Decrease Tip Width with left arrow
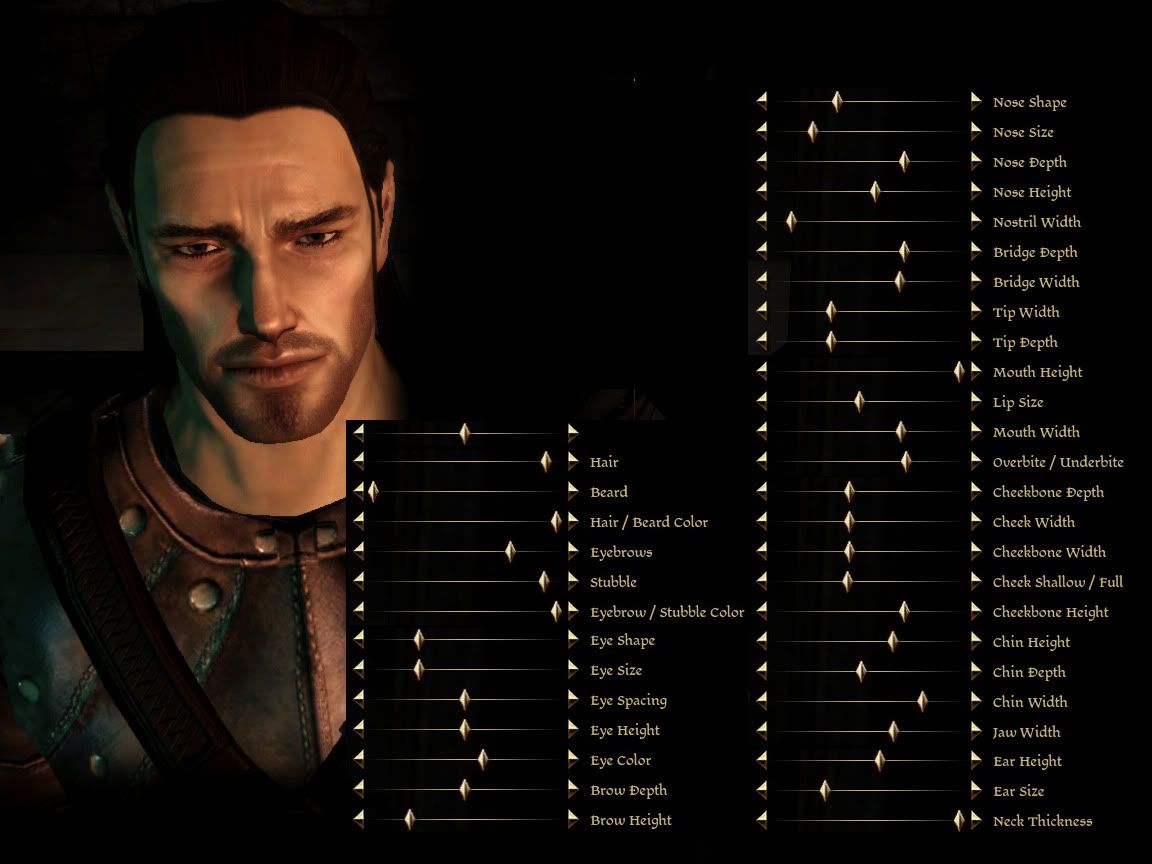Viewport: 1152px width, 864px height. coord(762,311)
